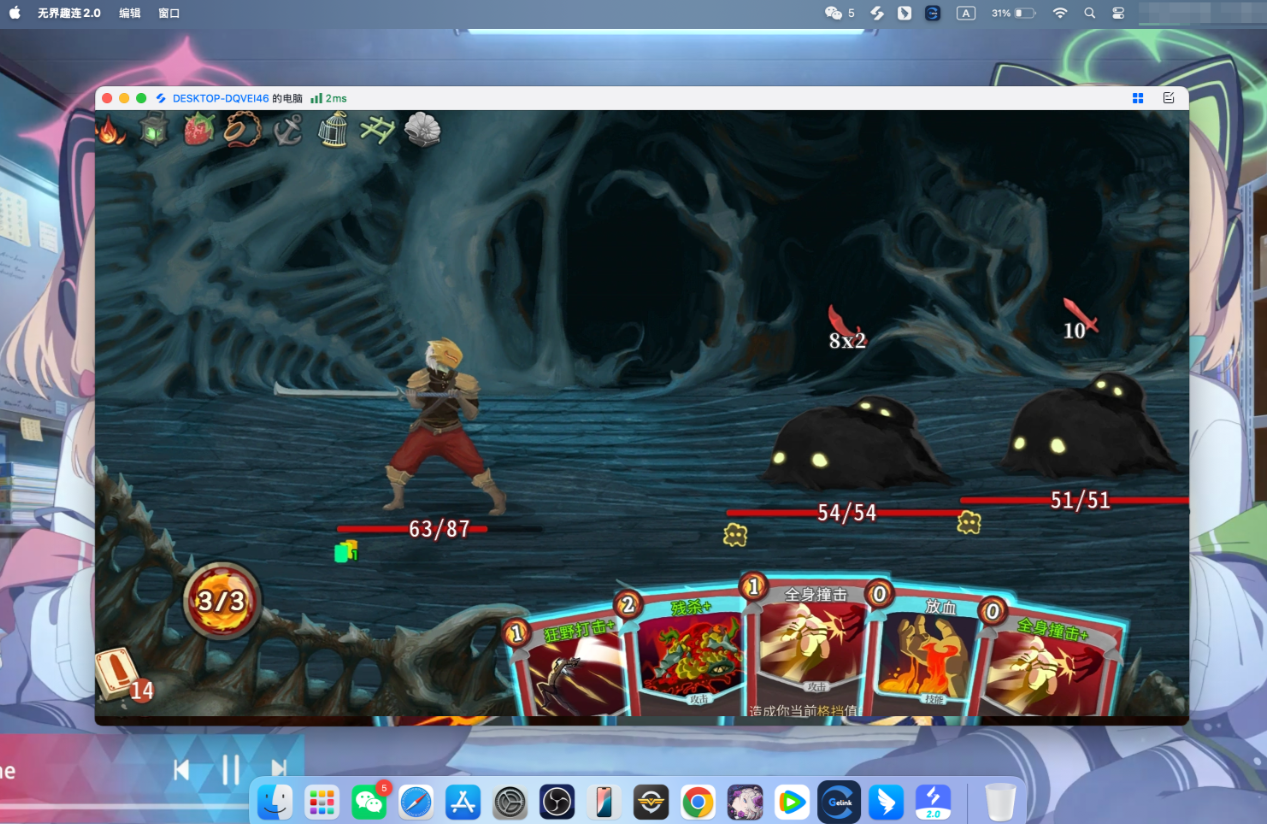
Task: Inspect the green lantern relic
Action: (154, 130)
